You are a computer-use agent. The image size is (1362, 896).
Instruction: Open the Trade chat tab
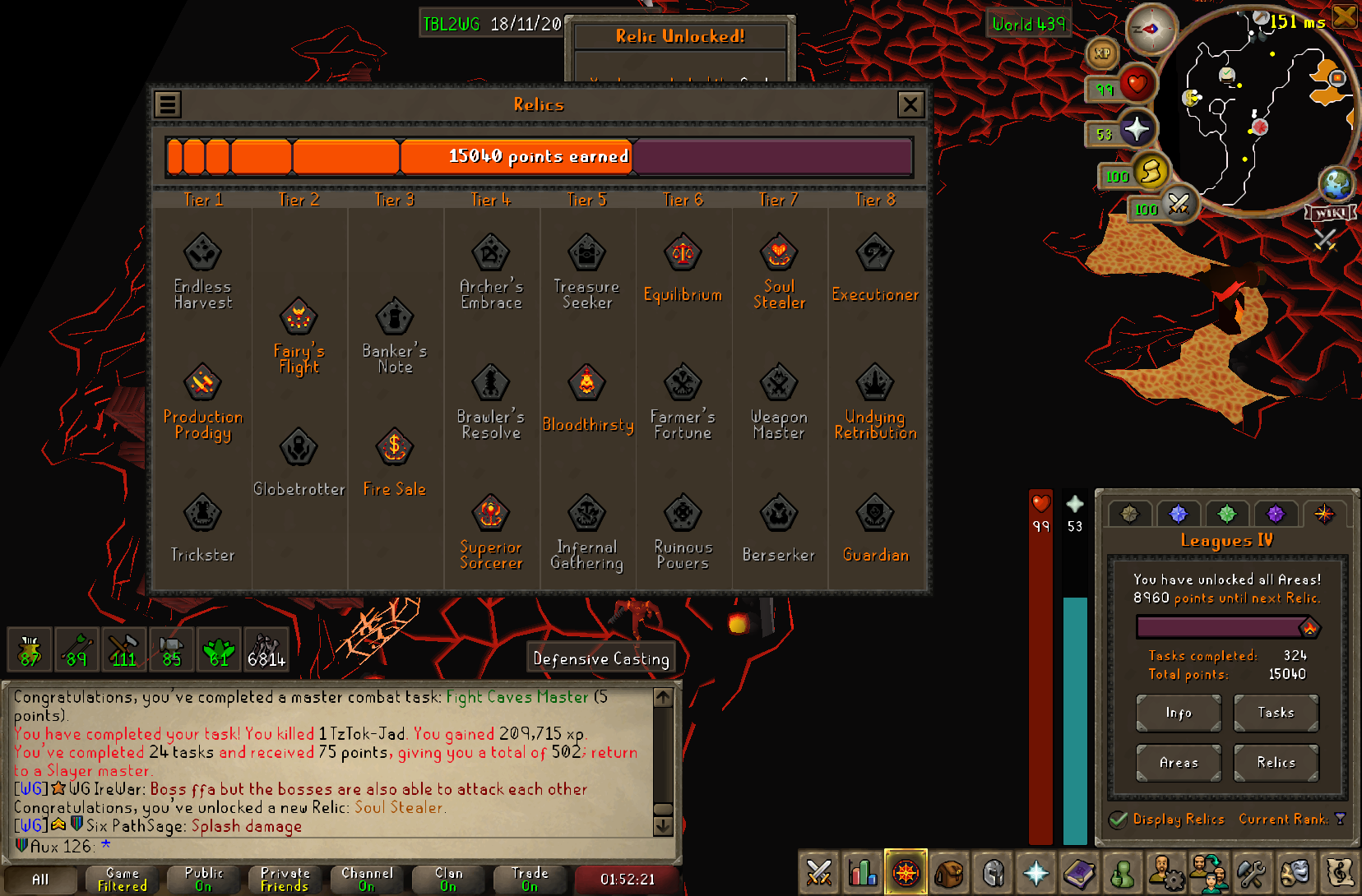[x=530, y=879]
